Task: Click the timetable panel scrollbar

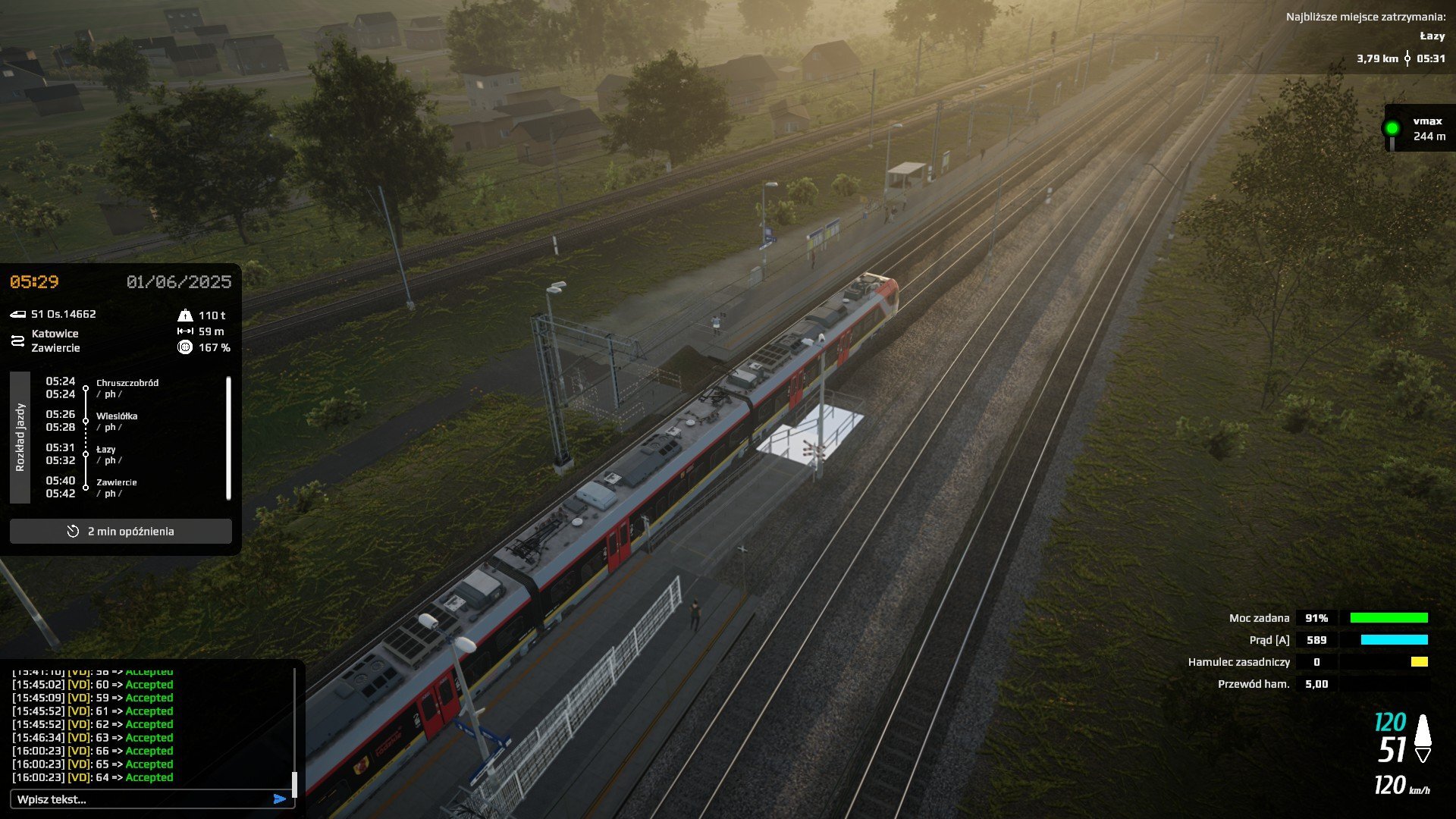Action: coord(228,438)
